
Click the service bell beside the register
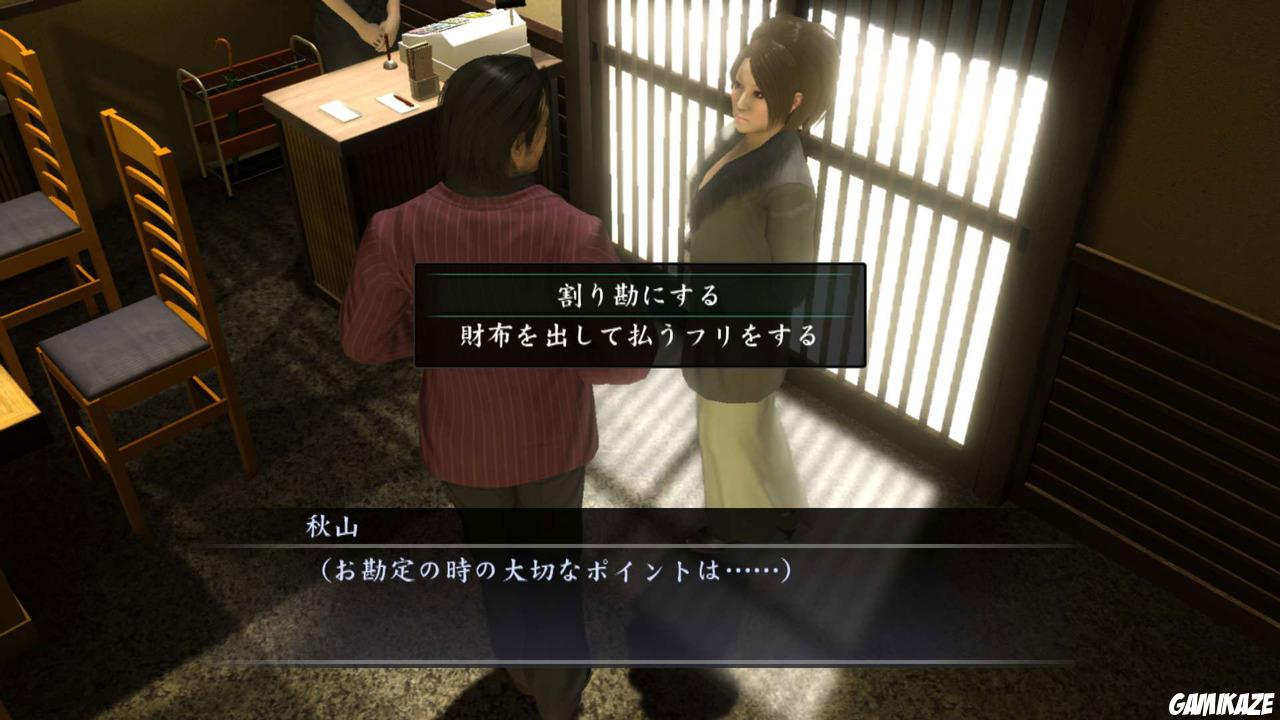tap(389, 62)
